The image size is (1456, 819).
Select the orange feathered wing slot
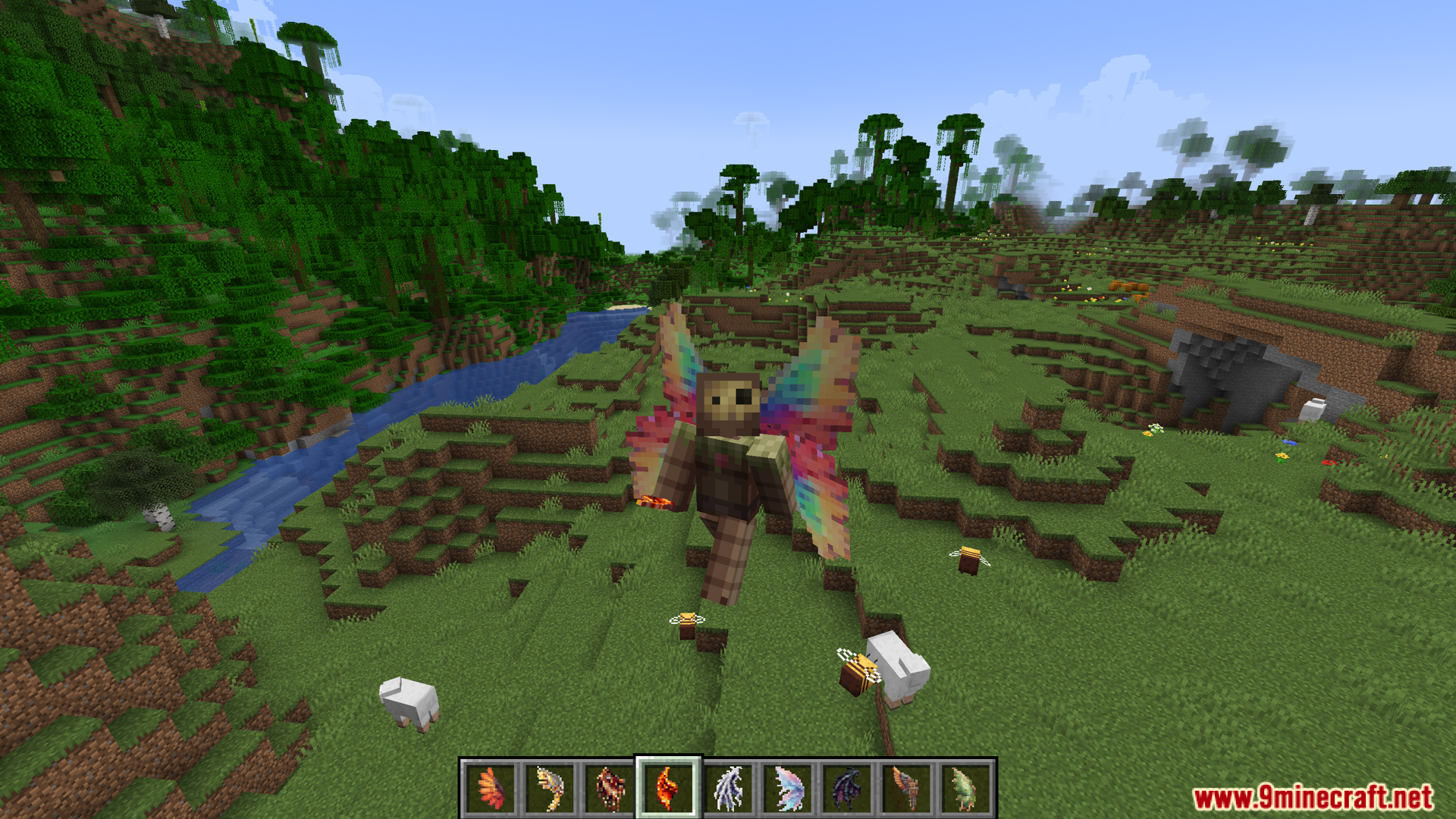(x=491, y=789)
